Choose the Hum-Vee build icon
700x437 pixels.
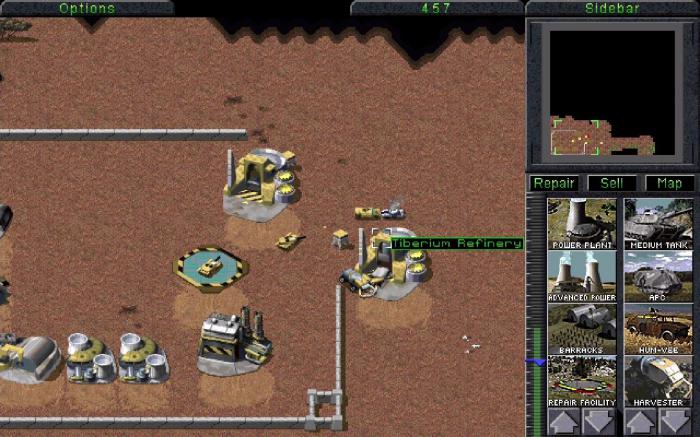658,328
